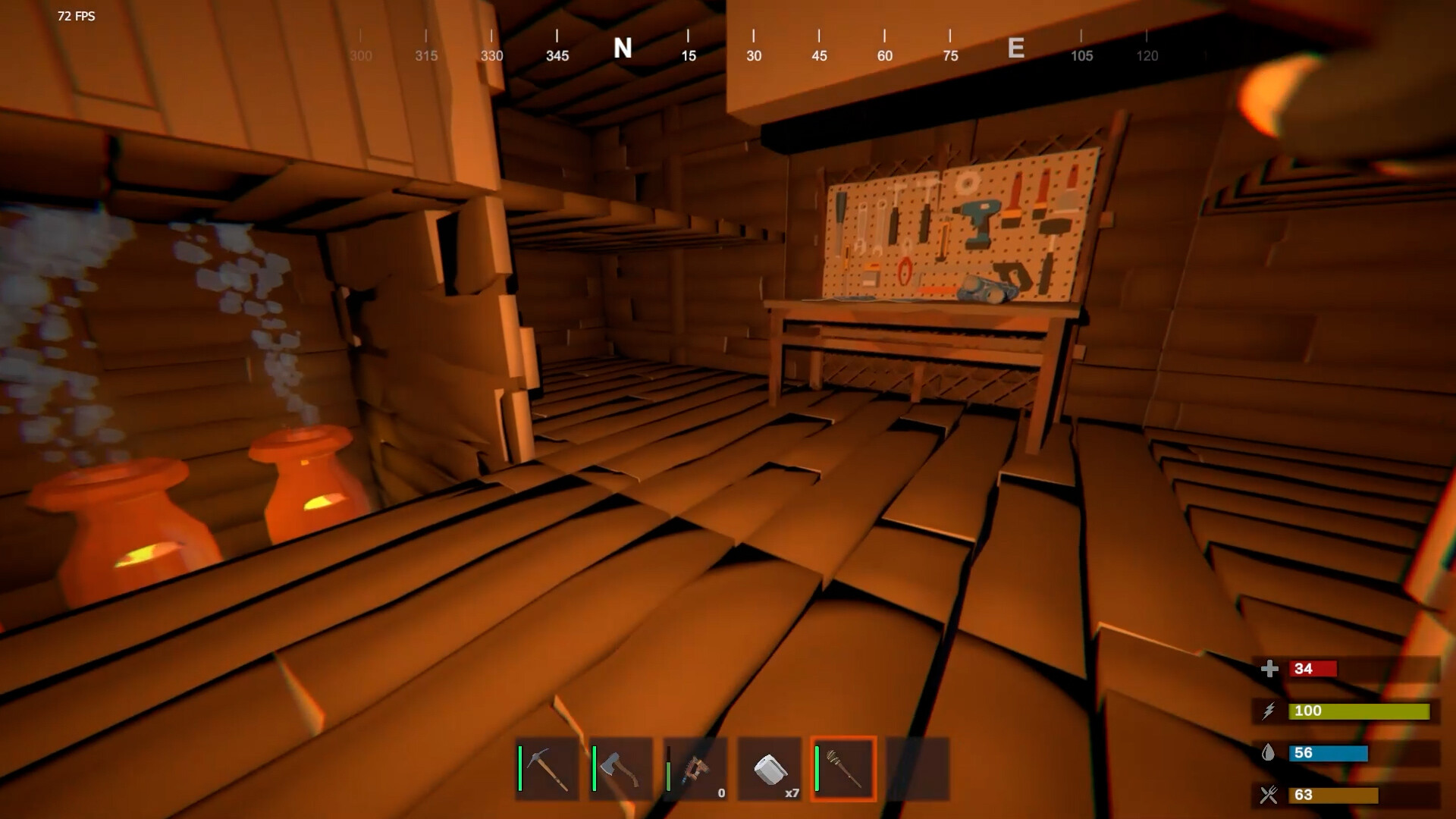
Task: Click the highlighted torch slot
Action: (x=843, y=769)
